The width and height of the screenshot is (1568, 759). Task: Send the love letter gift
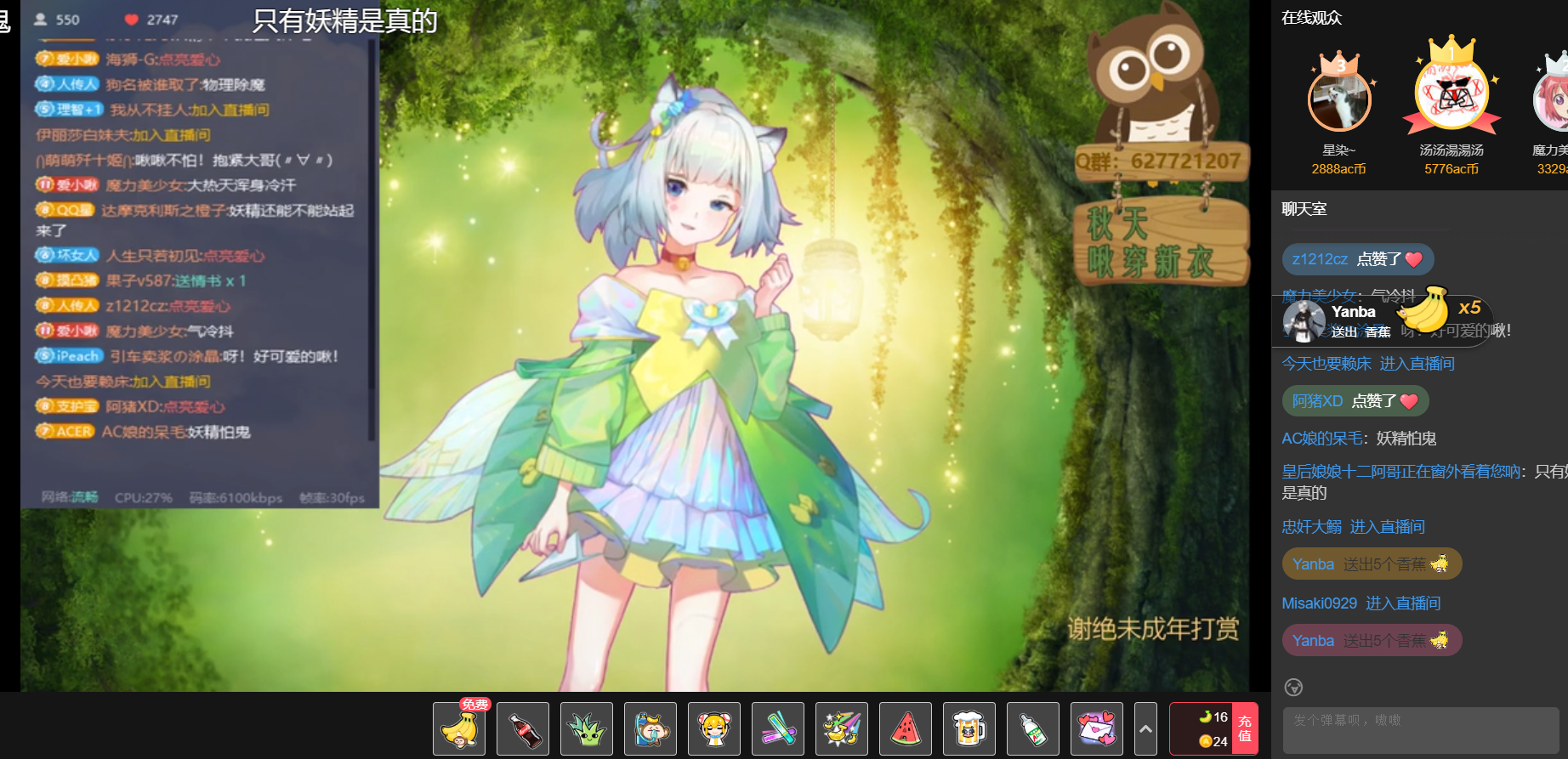(1097, 728)
